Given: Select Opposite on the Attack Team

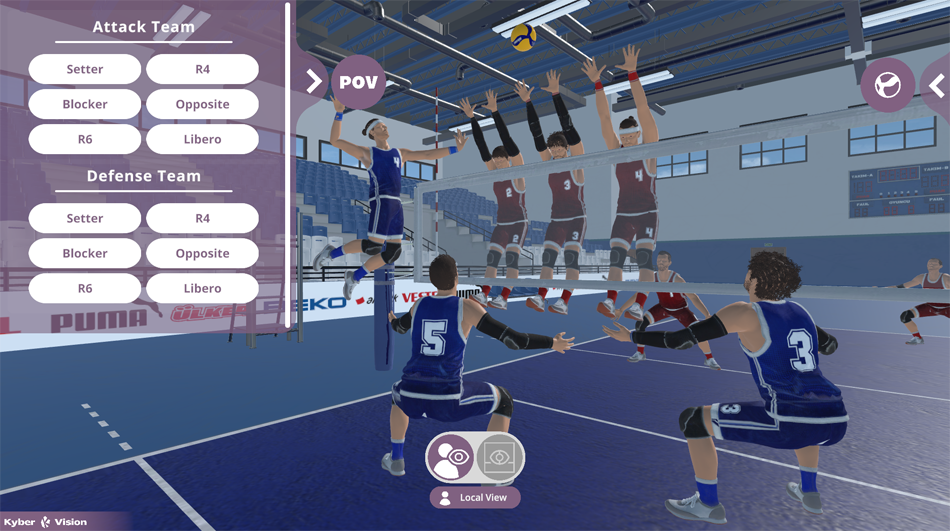Looking at the screenshot, I should 202,104.
